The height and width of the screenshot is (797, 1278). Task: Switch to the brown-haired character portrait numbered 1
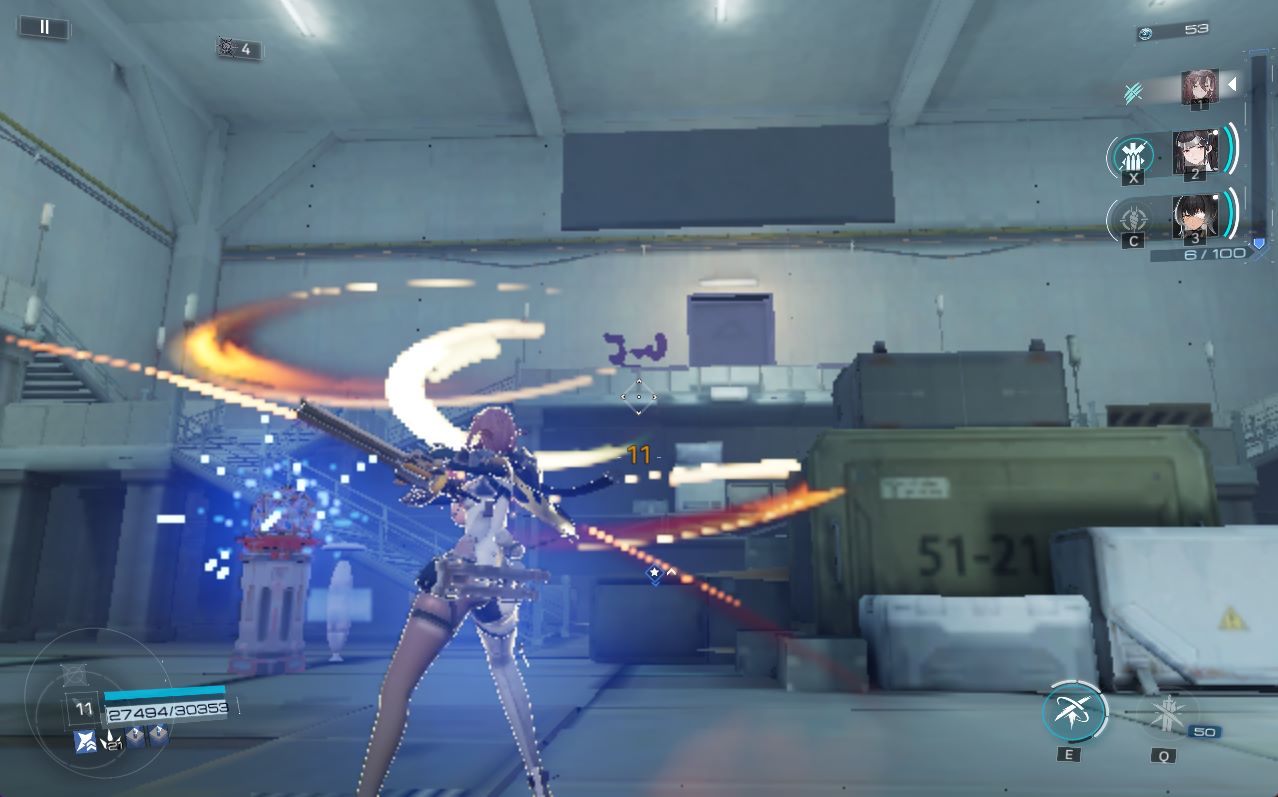pyautogui.click(x=1199, y=87)
